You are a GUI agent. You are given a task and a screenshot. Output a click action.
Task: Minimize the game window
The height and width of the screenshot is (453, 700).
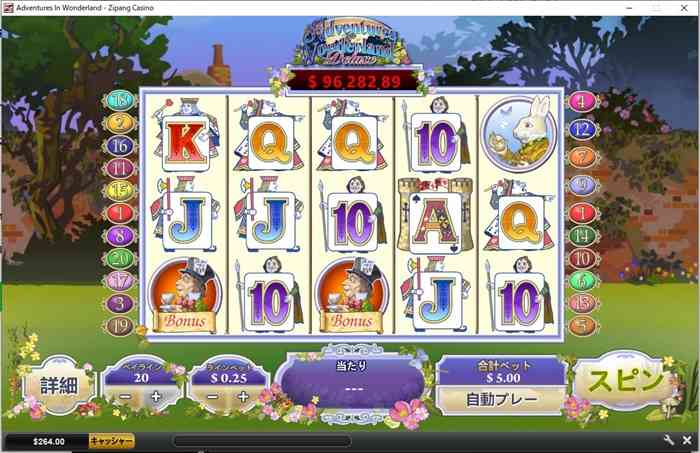pyautogui.click(x=627, y=7)
